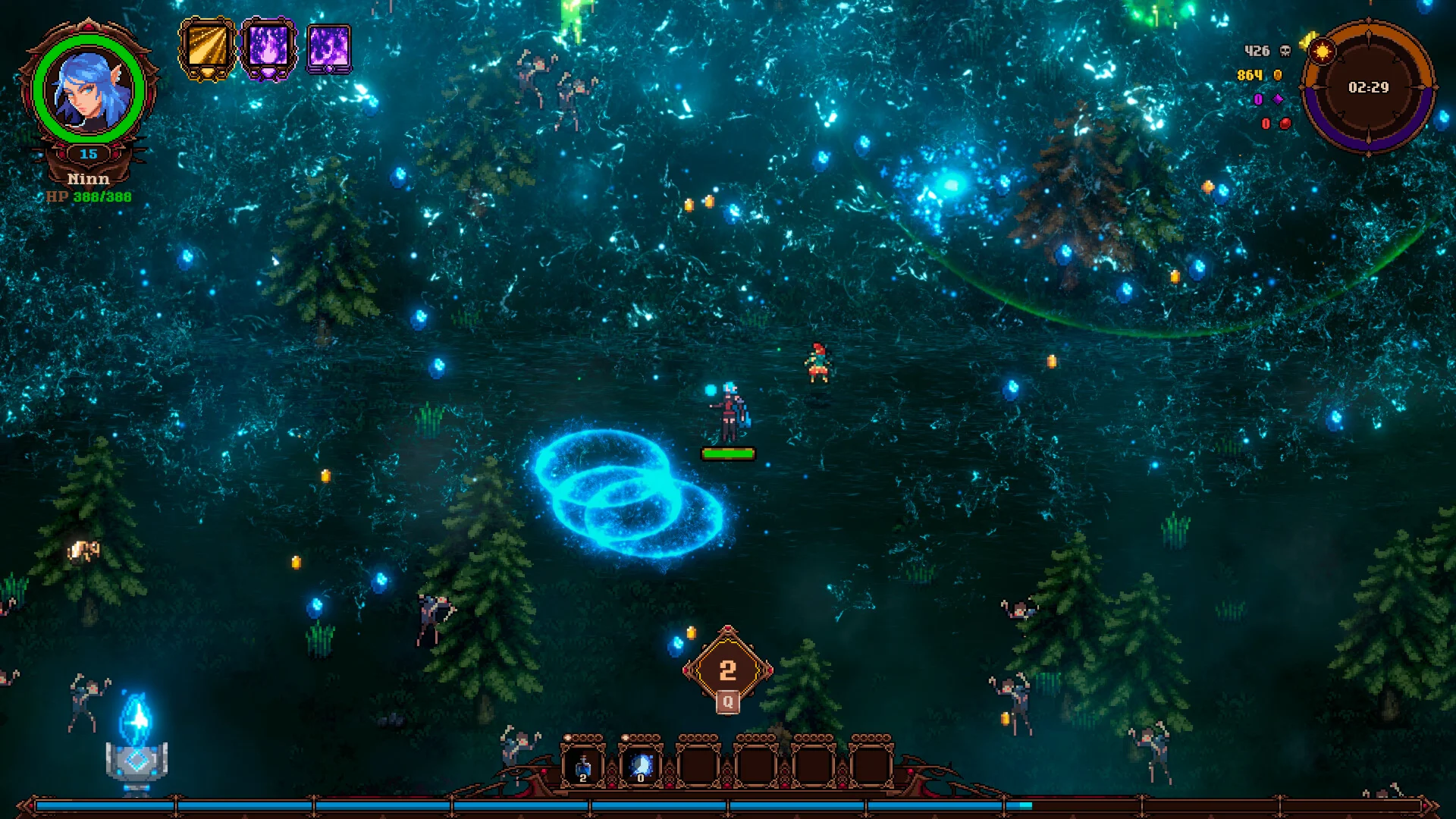Select the golden light rays buff icon
The image size is (1456, 819).
point(207,48)
